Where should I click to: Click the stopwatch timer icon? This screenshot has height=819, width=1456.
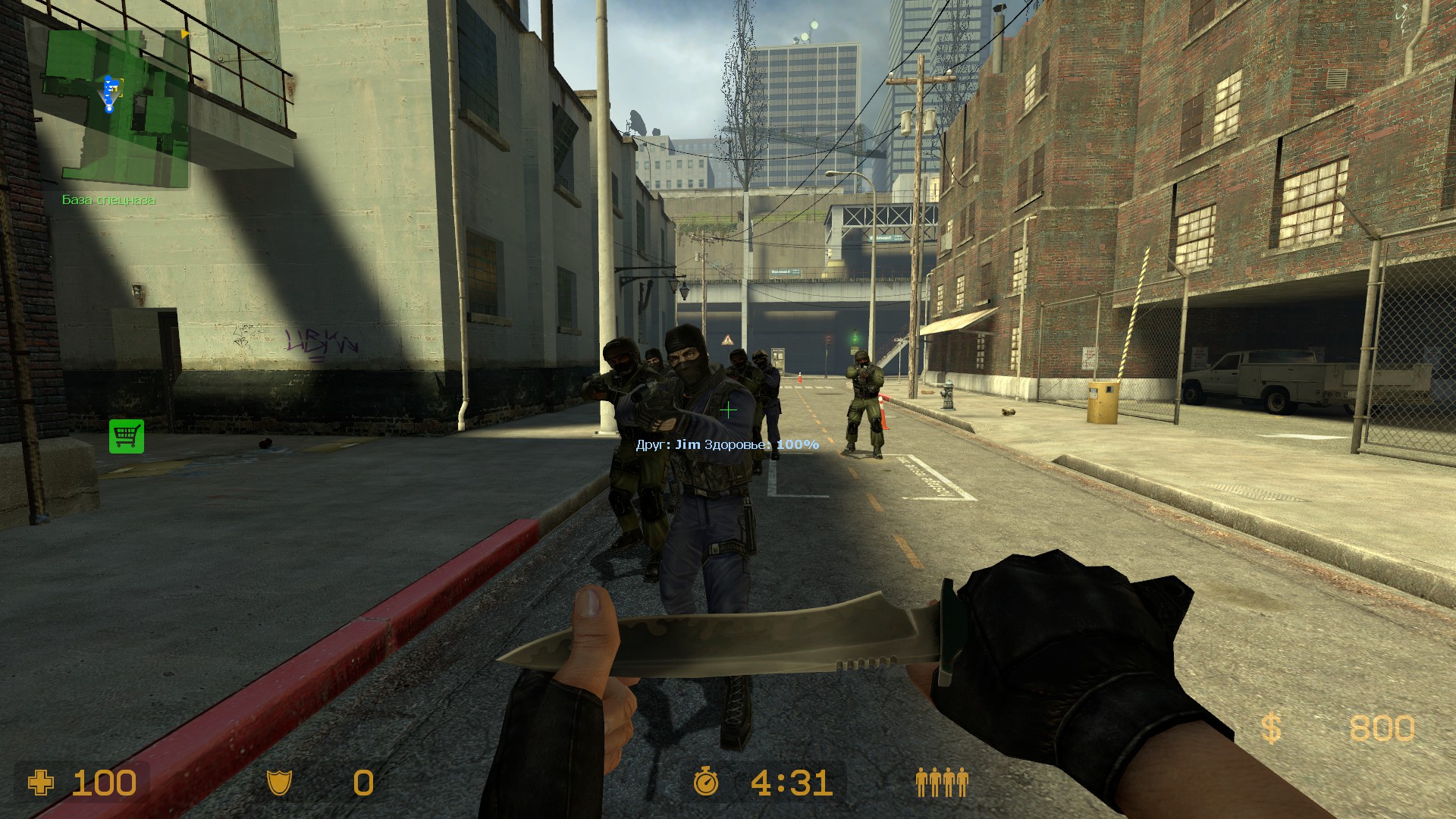point(705,782)
